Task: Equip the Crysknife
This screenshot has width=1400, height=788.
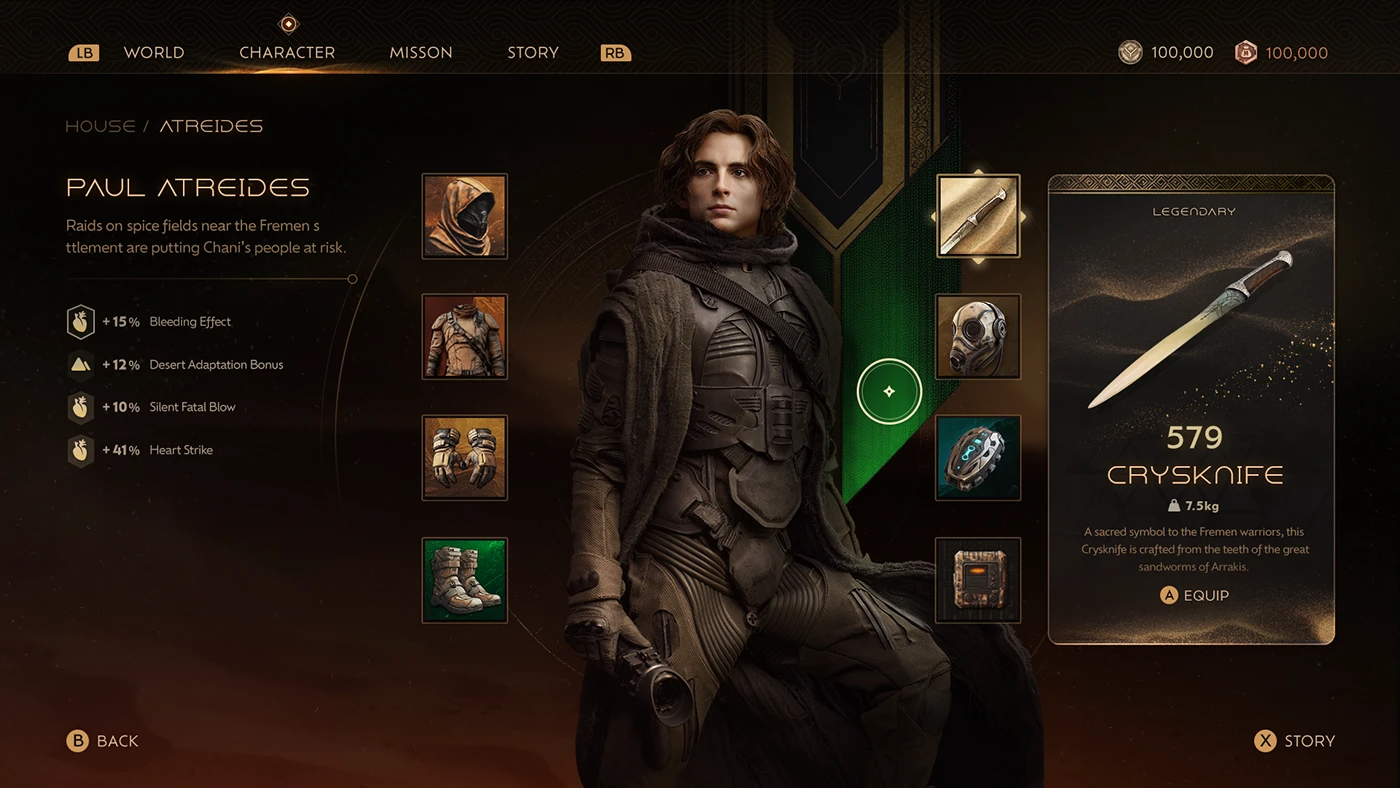Action: point(1194,595)
